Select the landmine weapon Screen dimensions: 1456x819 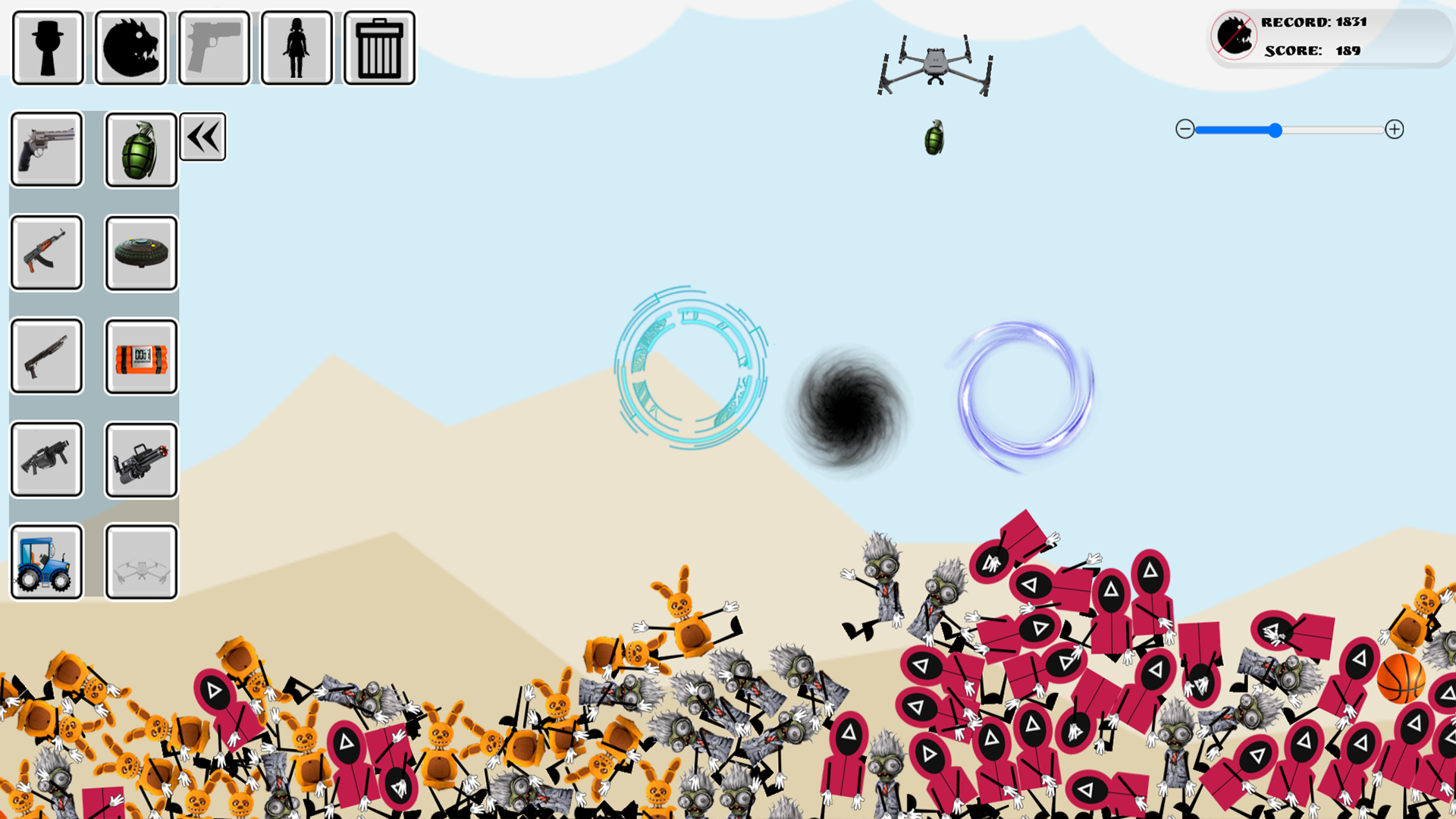coord(140,253)
